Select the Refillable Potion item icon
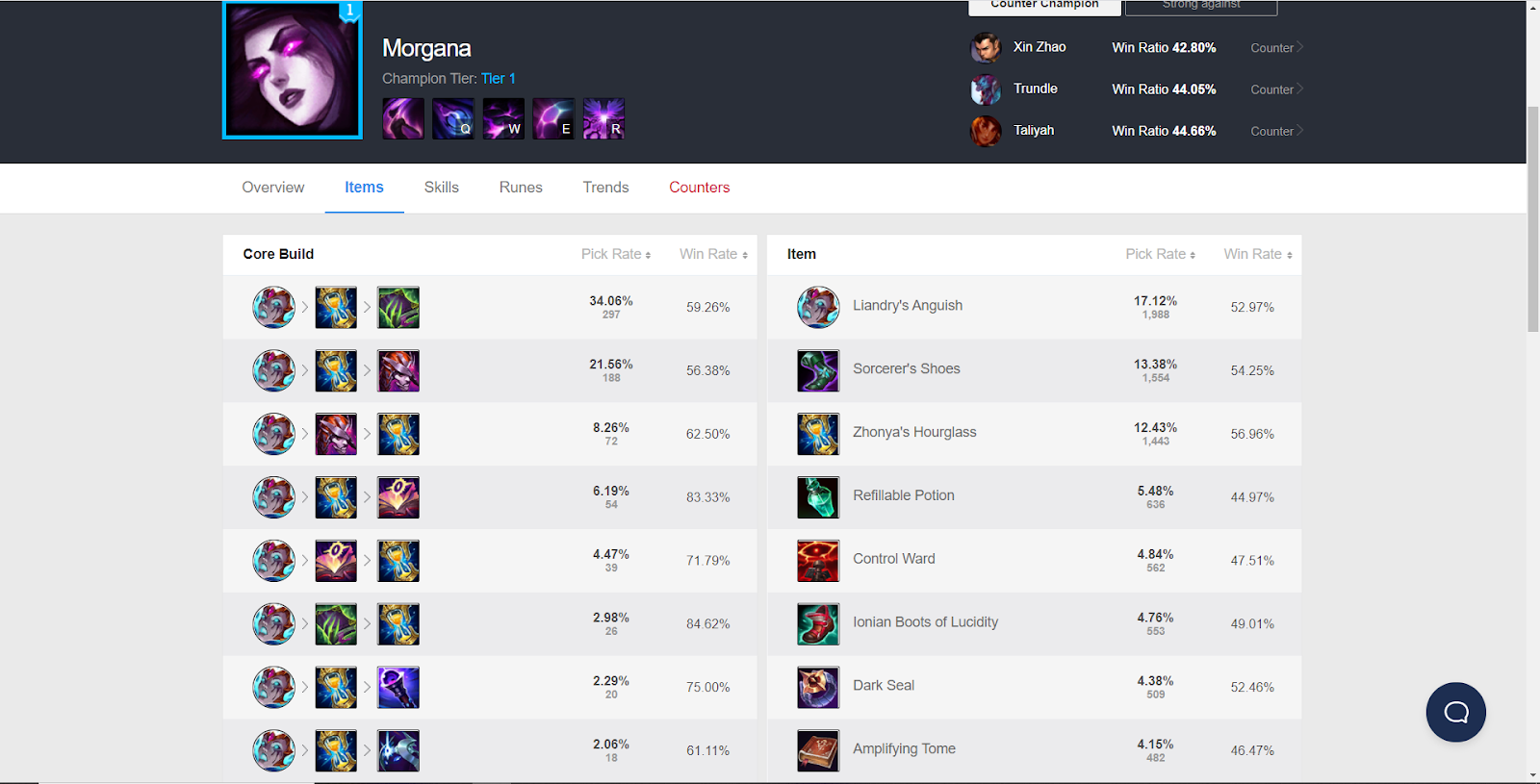The height and width of the screenshot is (784, 1540). click(x=817, y=497)
